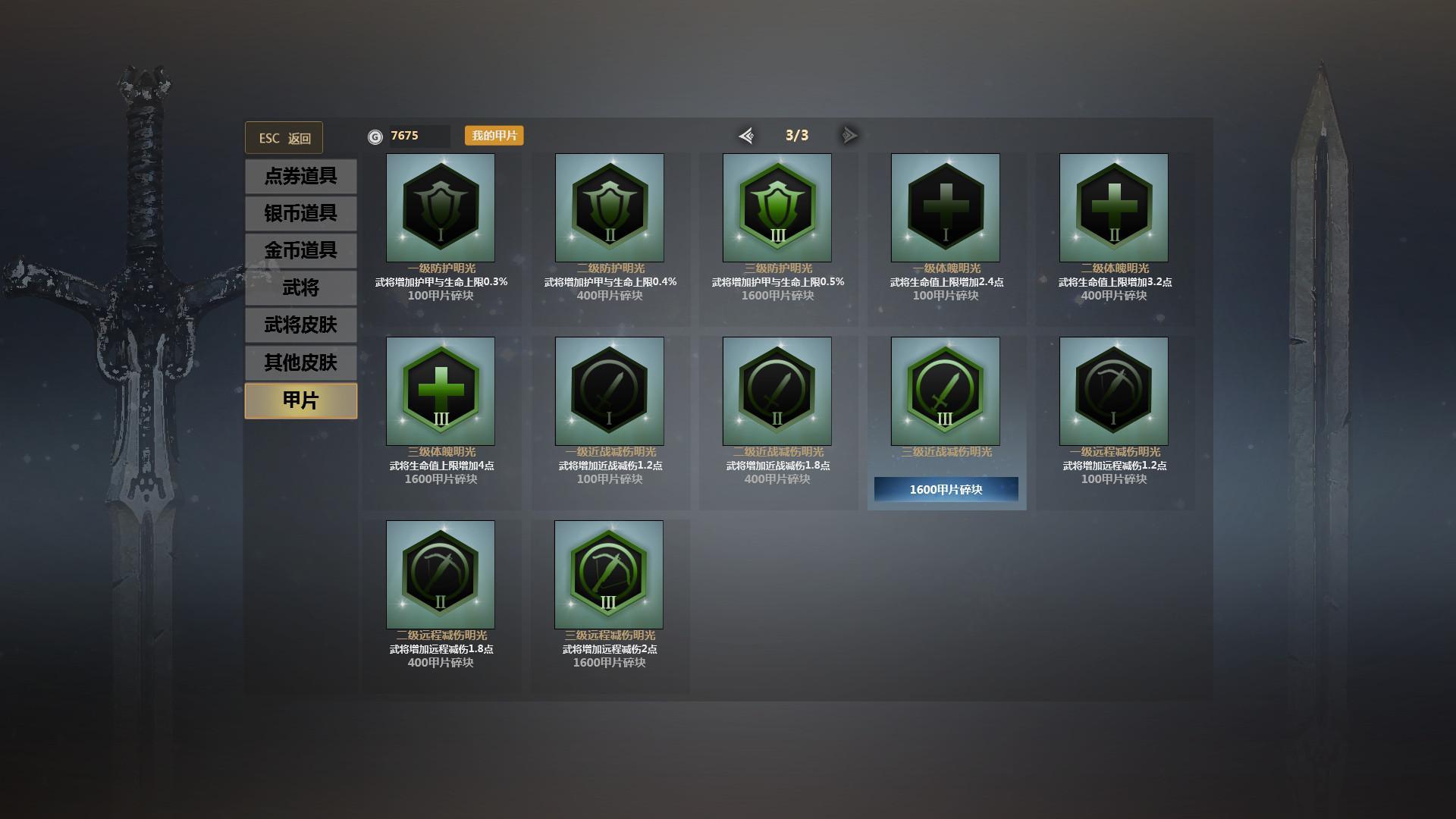Pick the 一级体魄明光 cross item

[x=946, y=208]
